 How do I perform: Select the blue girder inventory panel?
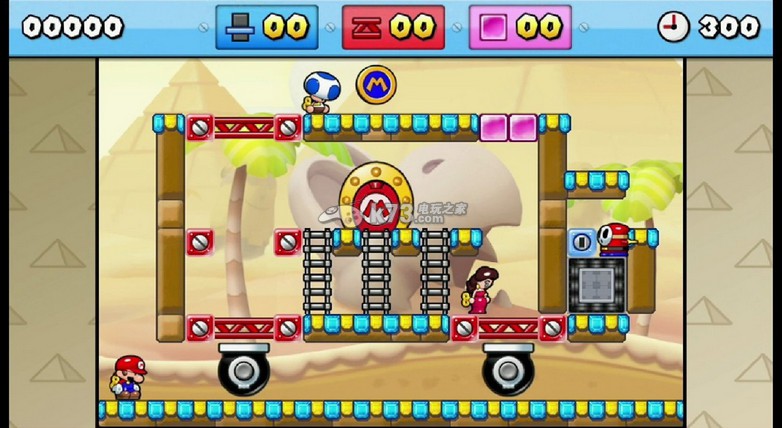pyautogui.click(x=267, y=27)
